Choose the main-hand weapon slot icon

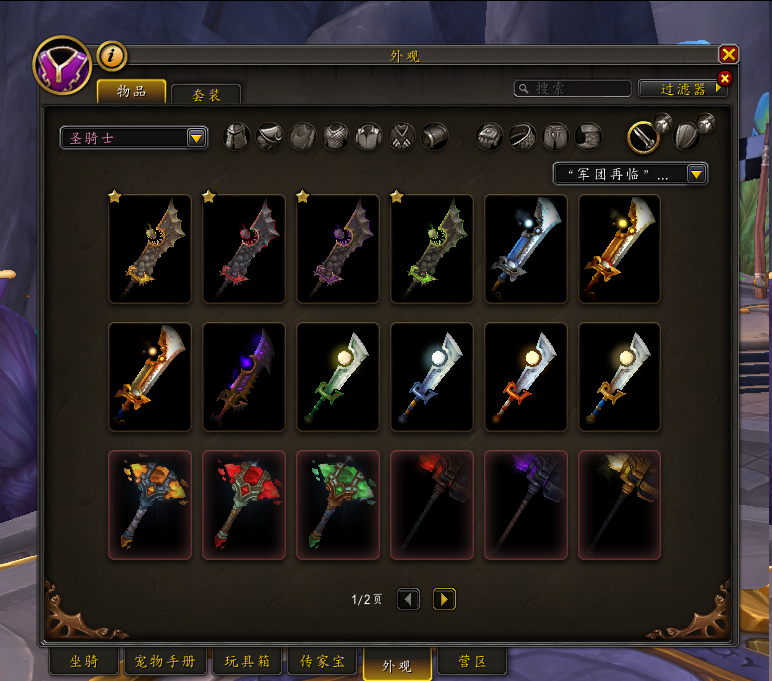(x=644, y=136)
